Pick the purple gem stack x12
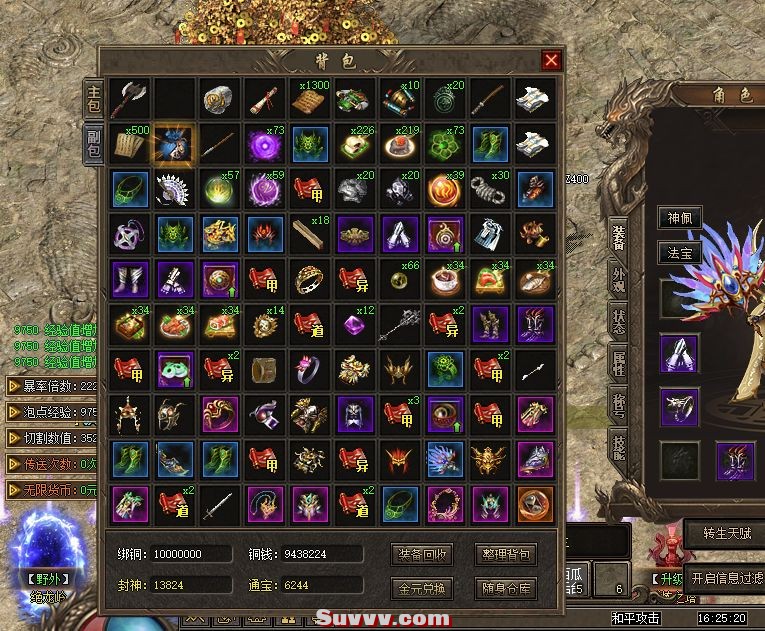 (355, 323)
